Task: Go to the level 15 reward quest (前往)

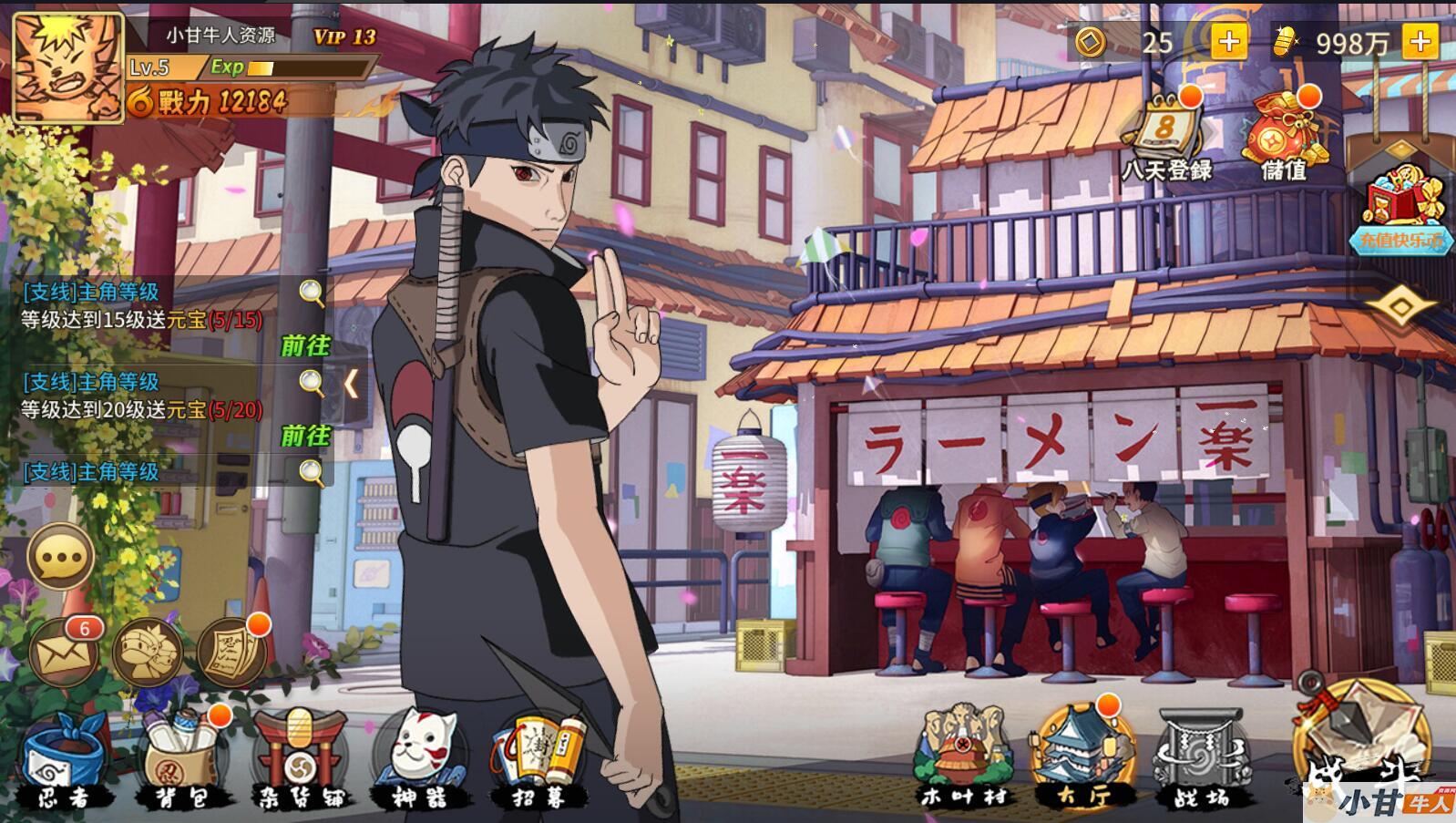Action: (305, 345)
